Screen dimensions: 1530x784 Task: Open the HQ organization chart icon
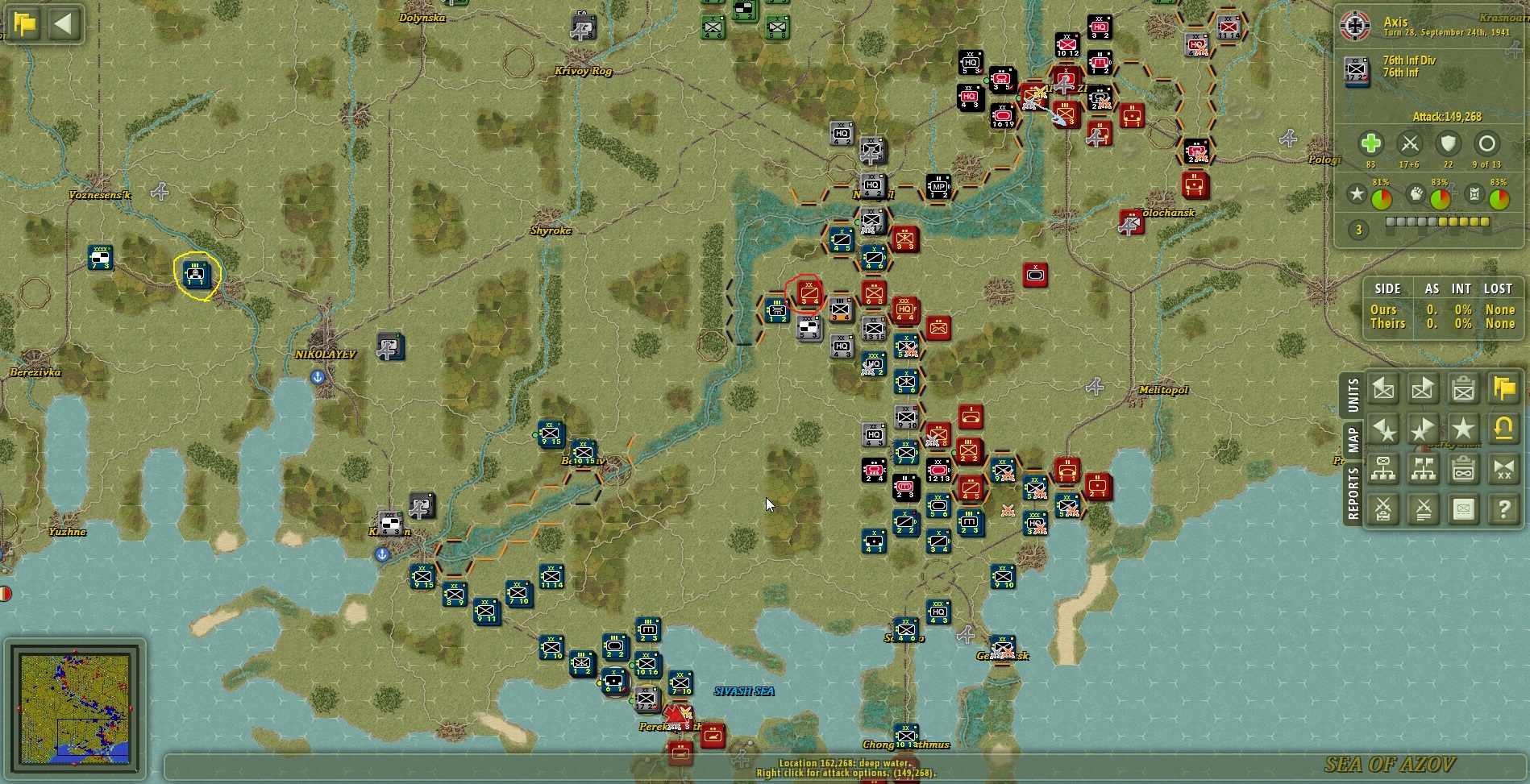click(x=1384, y=470)
